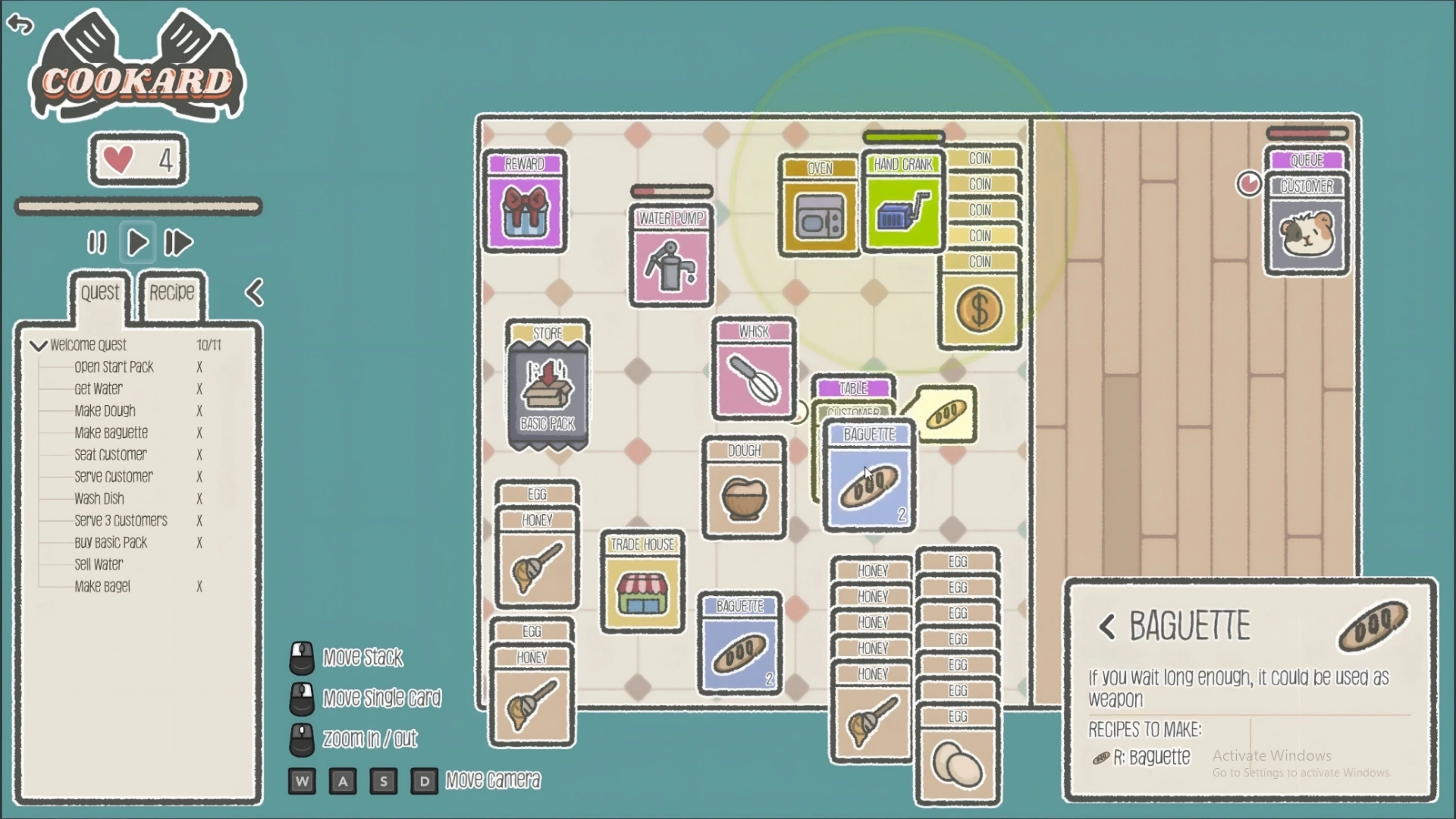This screenshot has height=819, width=1456.
Task: Open the Quest tab
Action: coord(100,293)
